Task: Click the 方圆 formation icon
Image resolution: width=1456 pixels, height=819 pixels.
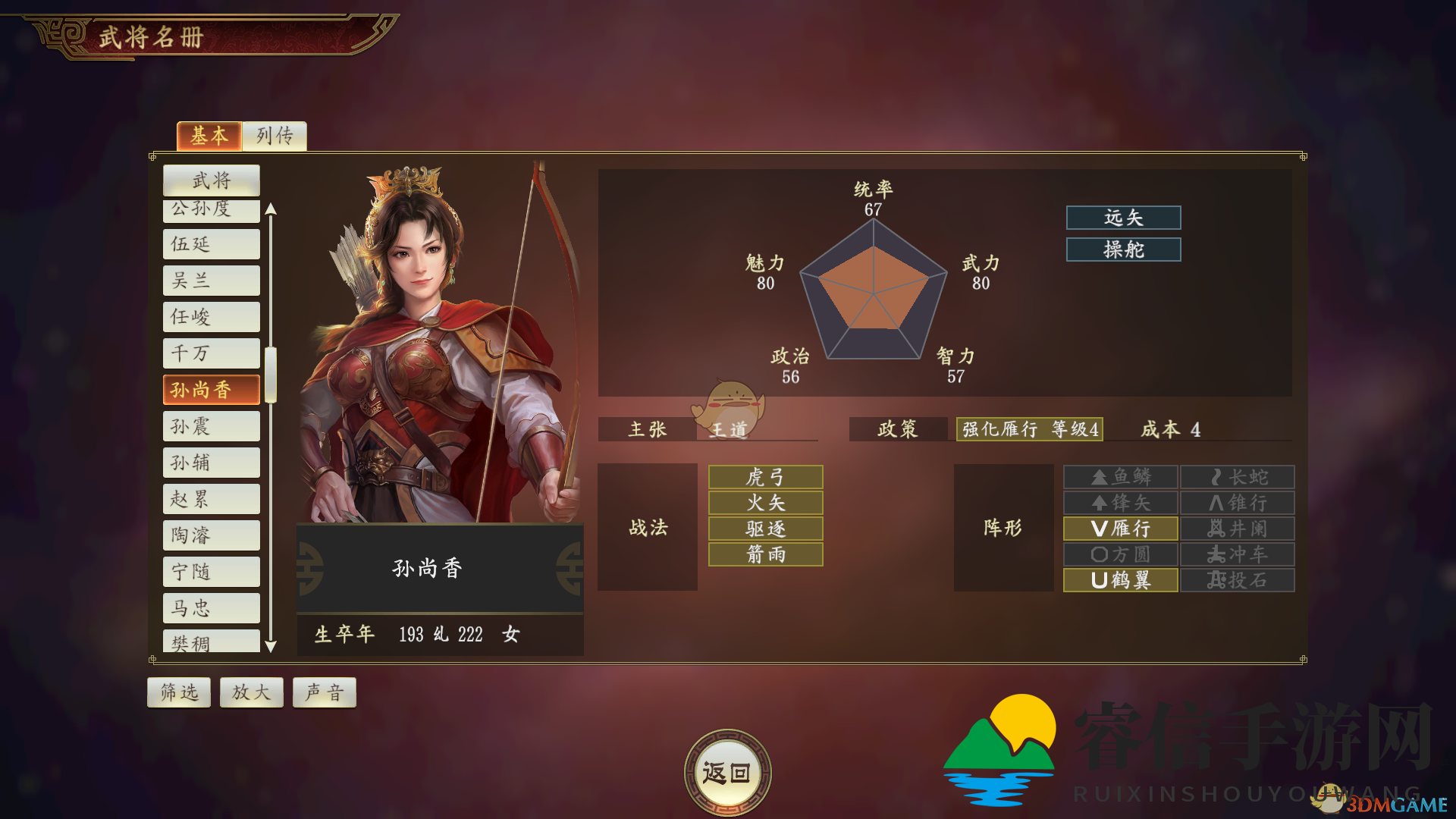Action: (x=1120, y=554)
